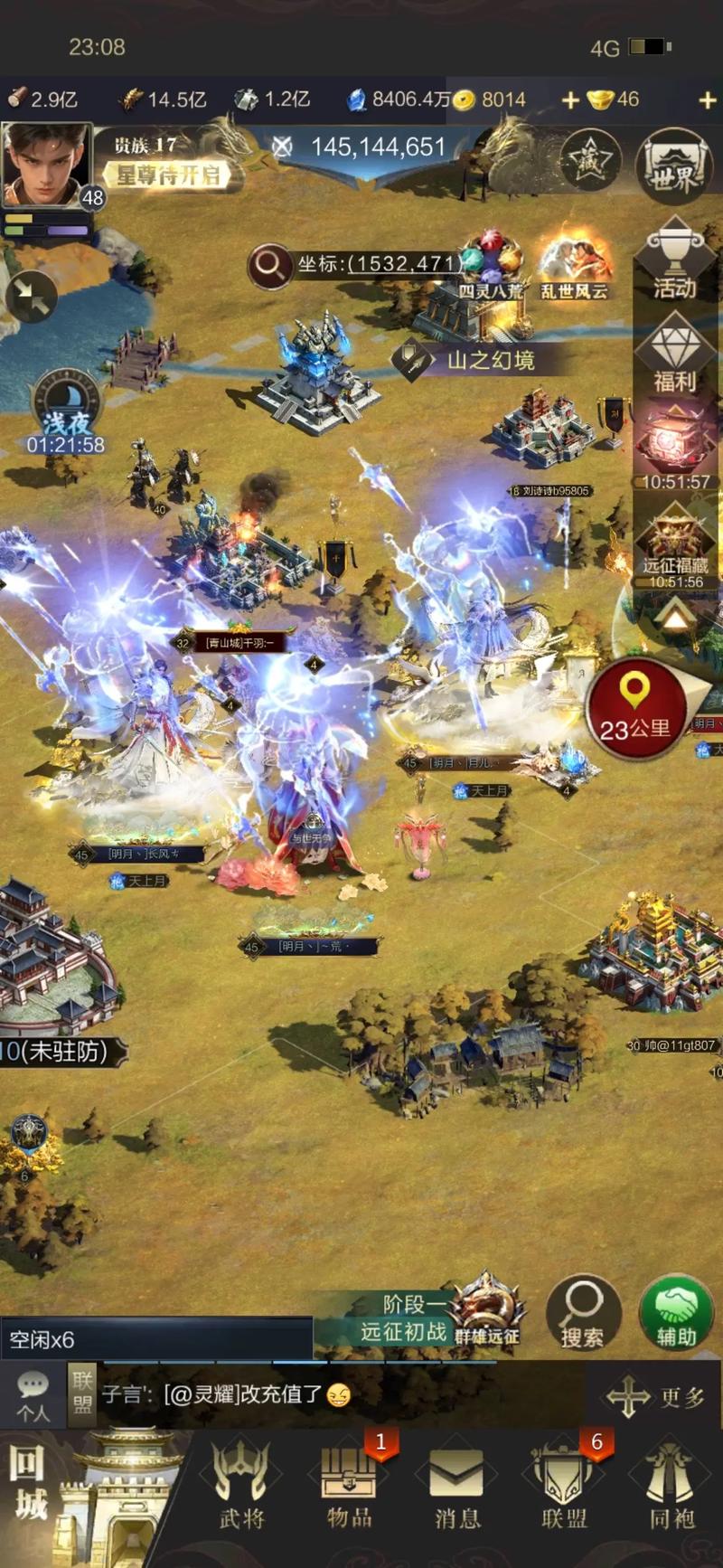The width and height of the screenshot is (723, 1568).
Task: Open the player avatar profile
Action: [x=47, y=165]
